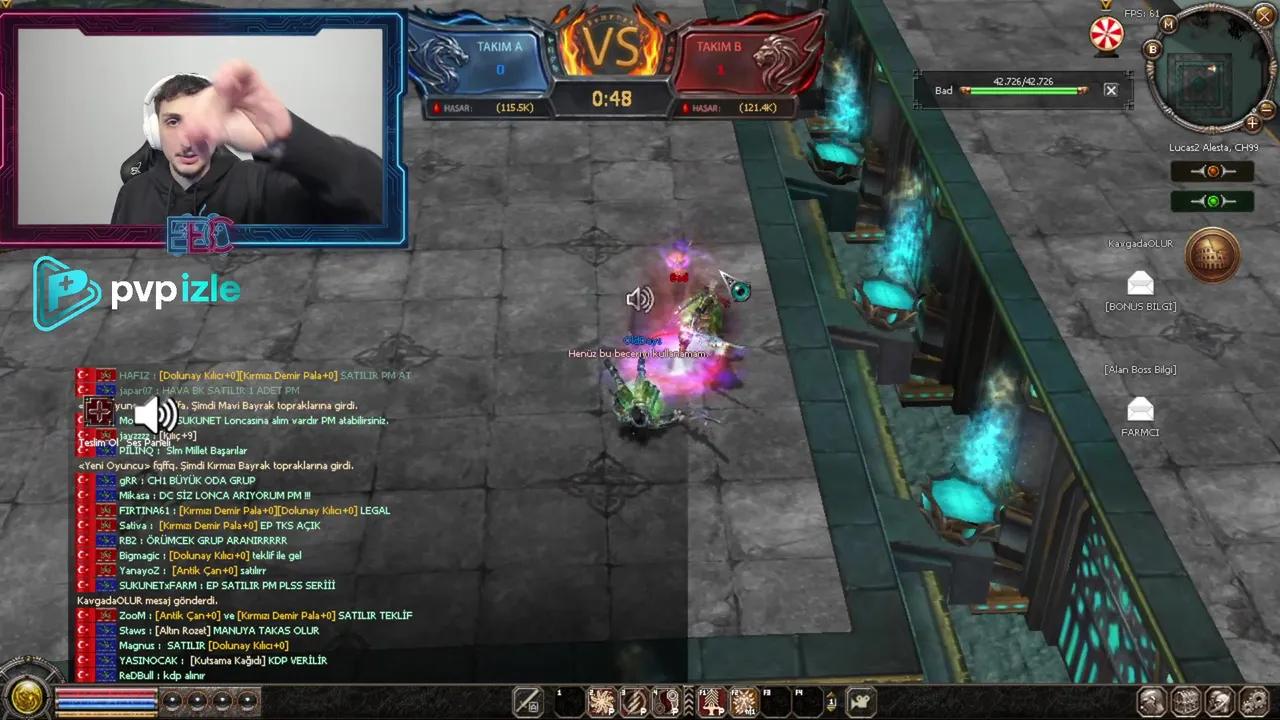The height and width of the screenshot is (720, 1280).
Task: Trigger the F2 buff skill
Action: point(744,700)
